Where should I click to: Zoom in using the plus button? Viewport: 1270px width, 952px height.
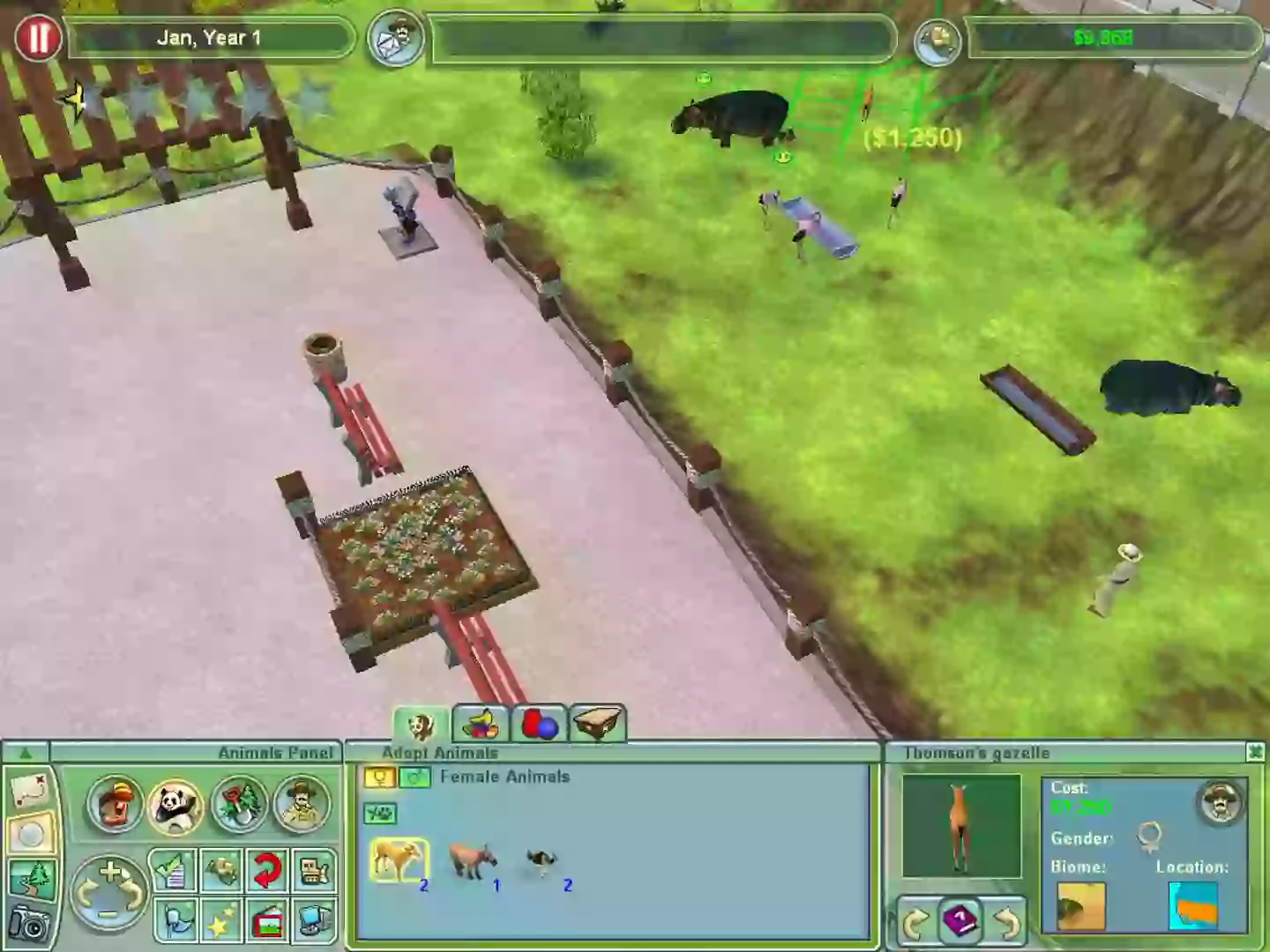pos(110,872)
